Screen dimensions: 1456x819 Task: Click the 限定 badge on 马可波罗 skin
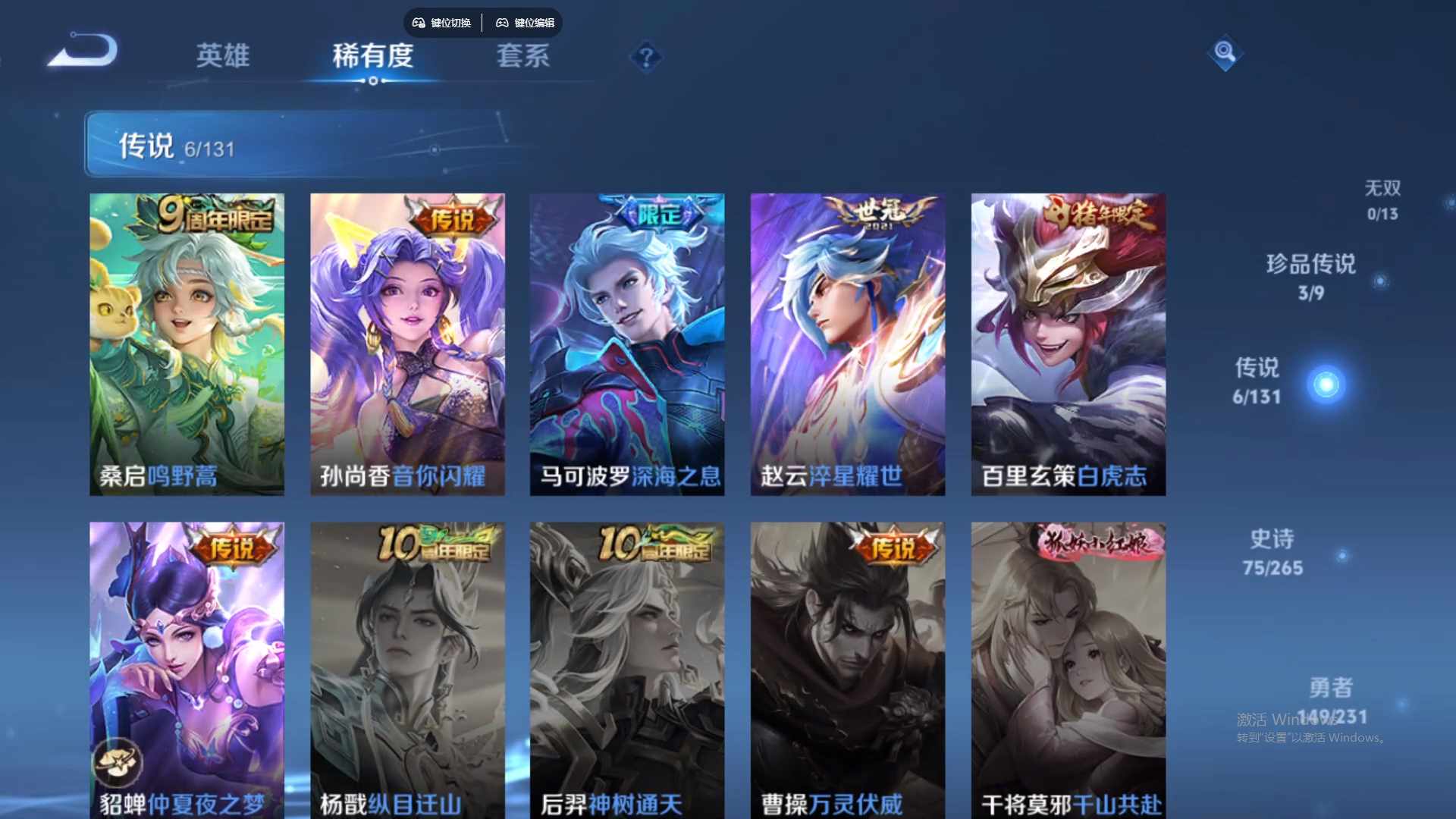(656, 214)
